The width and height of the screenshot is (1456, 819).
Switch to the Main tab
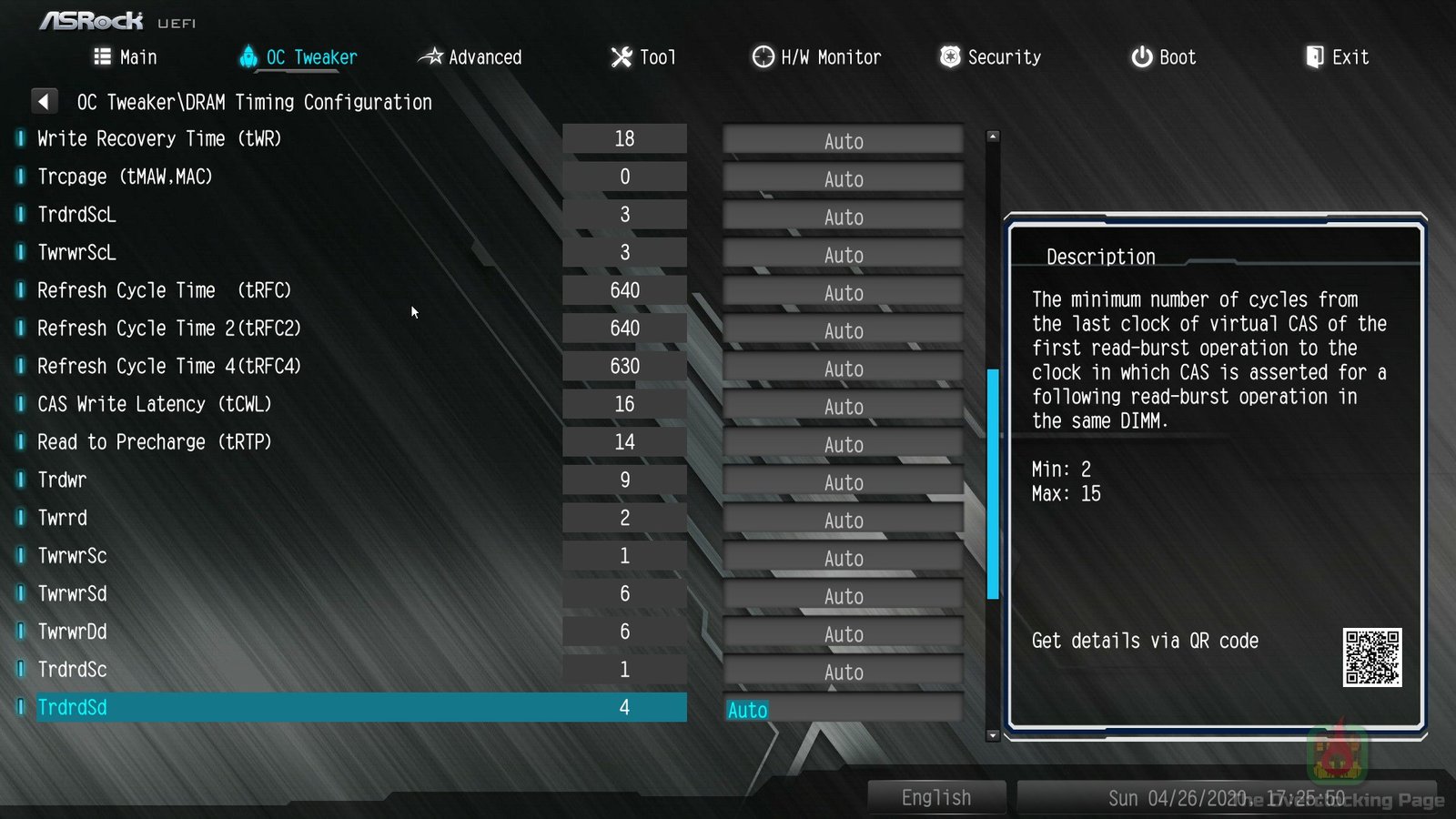[126, 57]
